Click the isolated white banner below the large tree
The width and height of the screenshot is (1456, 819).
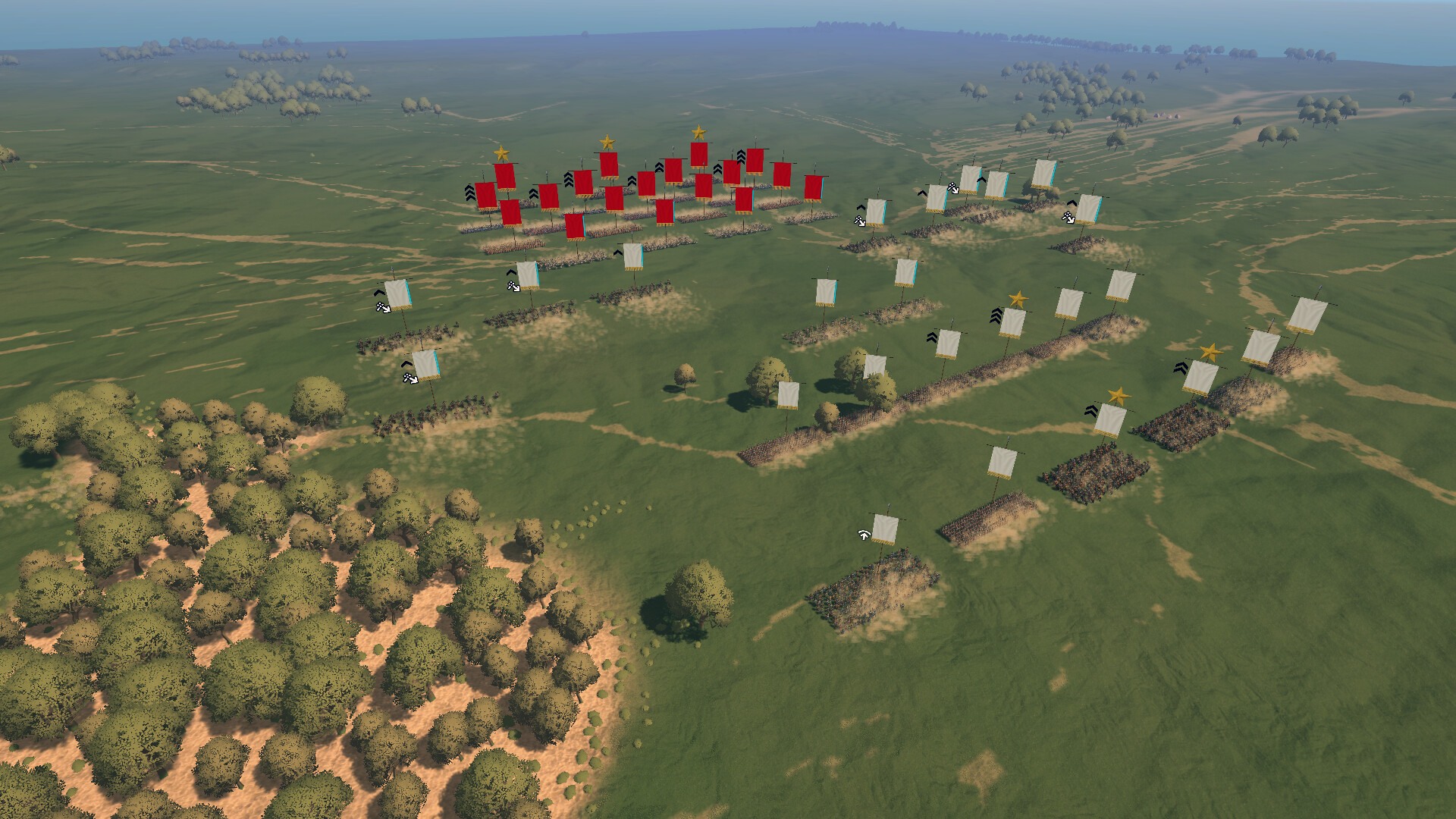pos(789,396)
